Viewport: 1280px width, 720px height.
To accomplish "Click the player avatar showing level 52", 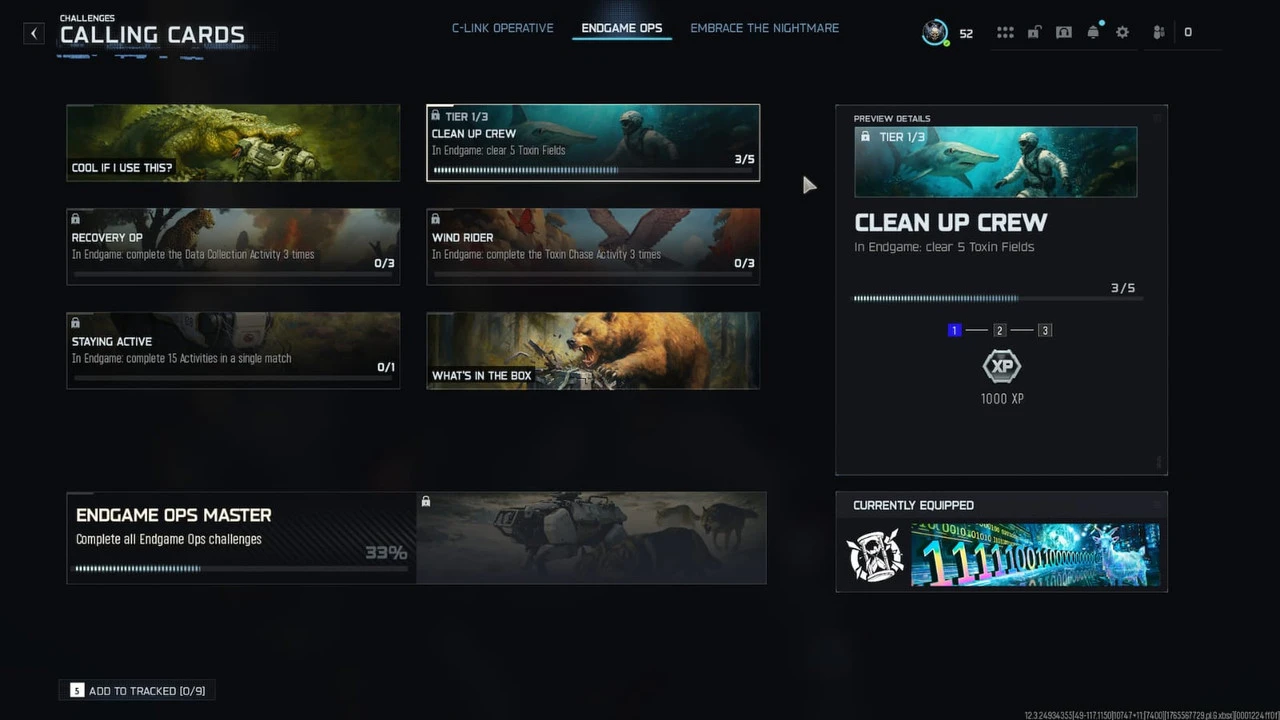I will pyautogui.click(x=936, y=31).
